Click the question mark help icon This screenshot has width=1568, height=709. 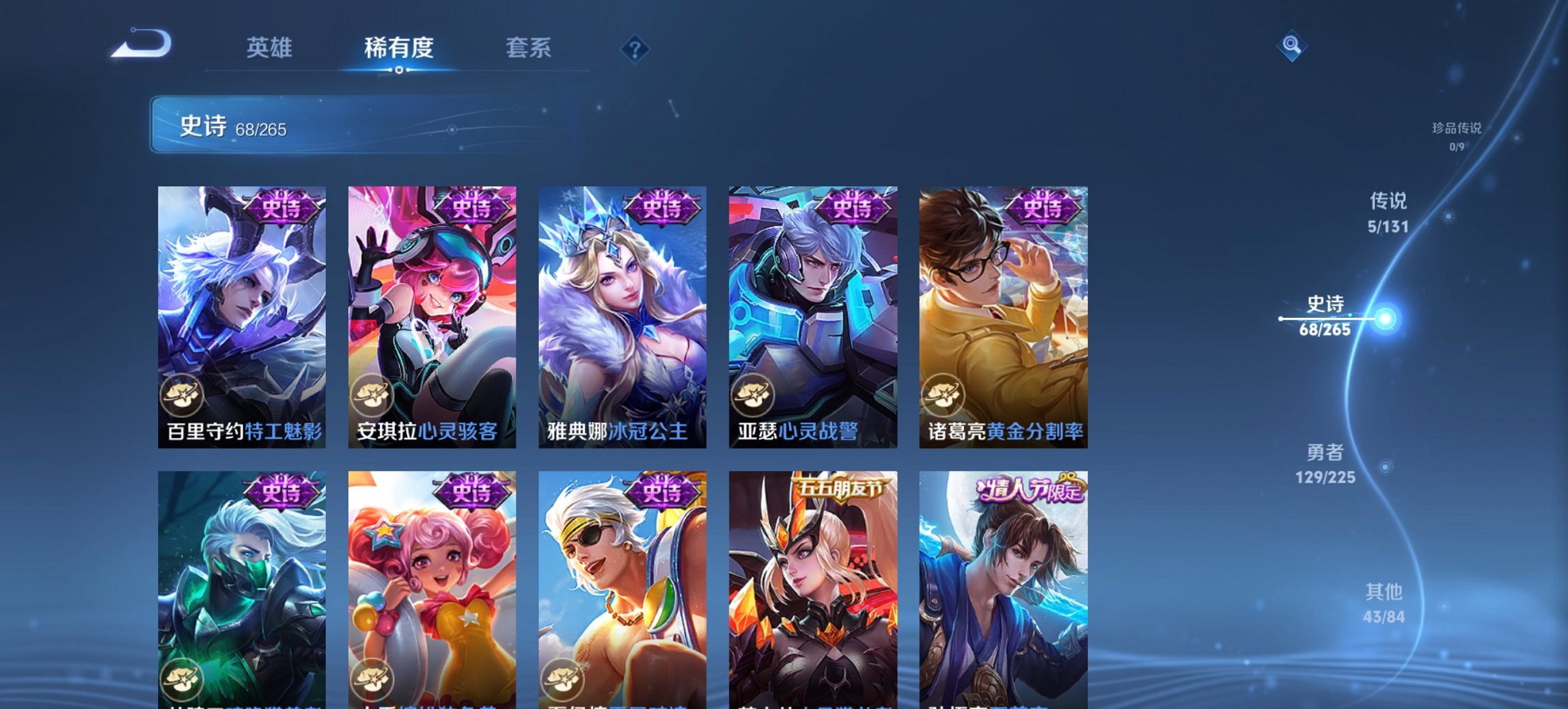point(635,50)
